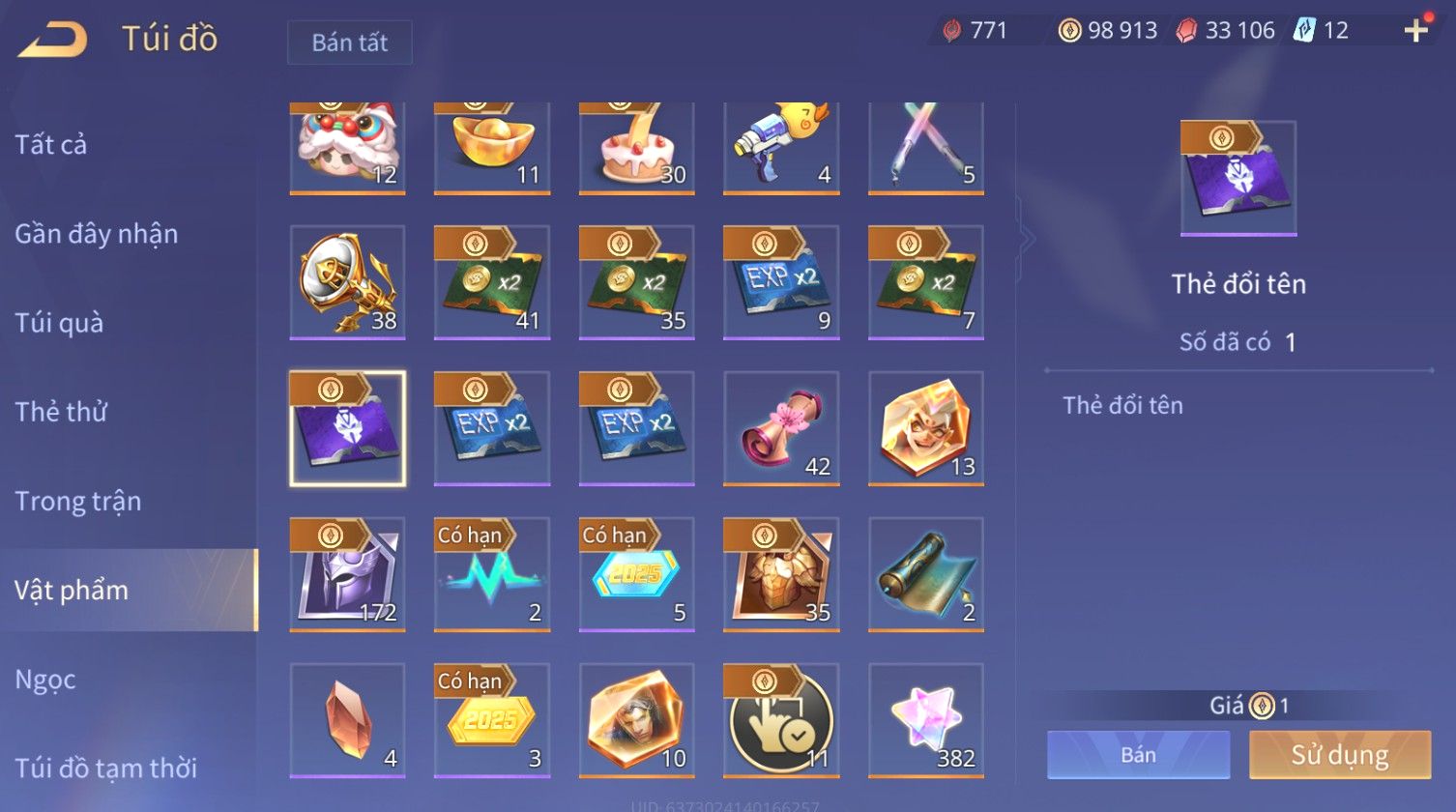The height and width of the screenshot is (812, 1456).
Task: Tap the Bán tất sell-all button
Action: pos(349,43)
